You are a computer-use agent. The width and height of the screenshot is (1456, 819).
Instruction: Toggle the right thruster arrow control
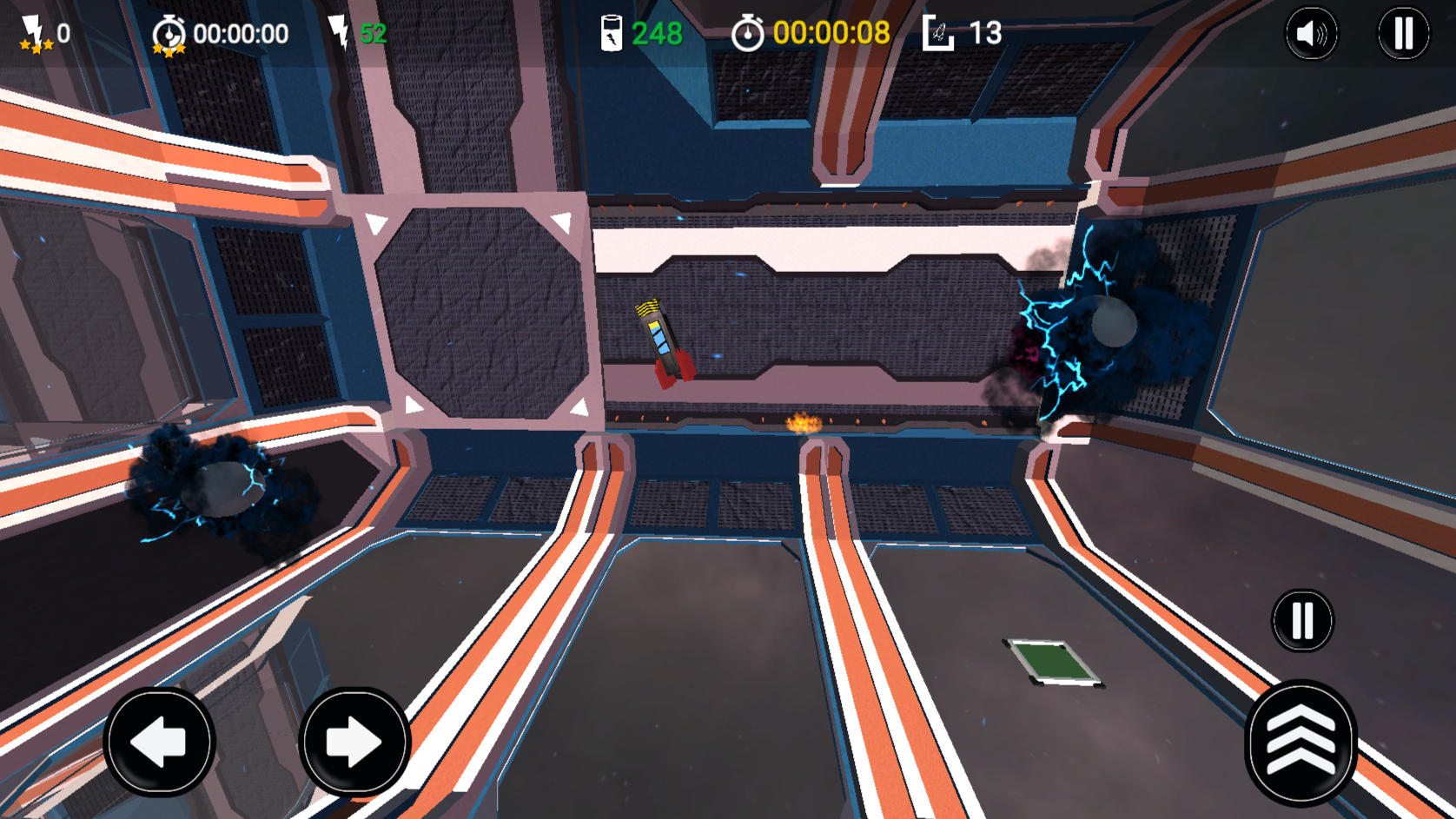354,743
